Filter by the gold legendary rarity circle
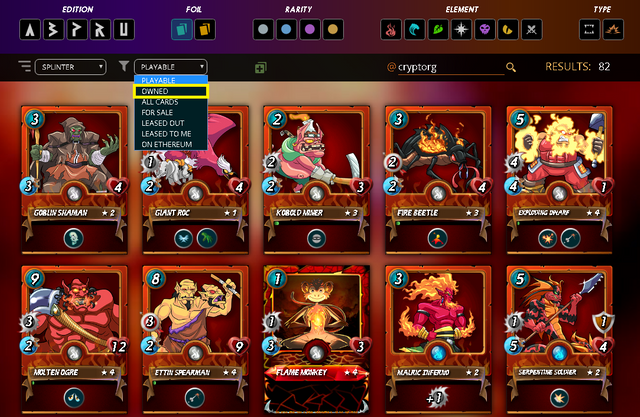The height and width of the screenshot is (417, 640). pos(333,30)
